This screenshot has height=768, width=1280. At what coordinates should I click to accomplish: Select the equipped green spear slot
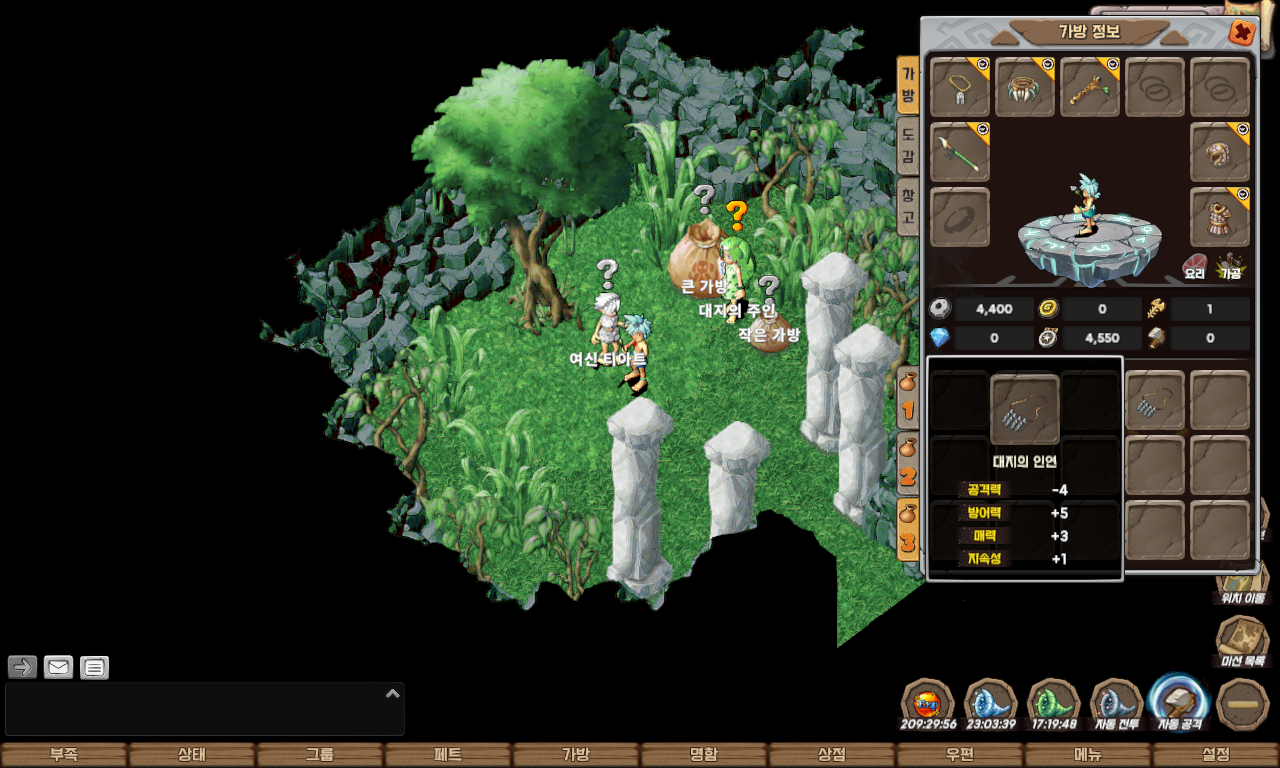click(x=960, y=152)
